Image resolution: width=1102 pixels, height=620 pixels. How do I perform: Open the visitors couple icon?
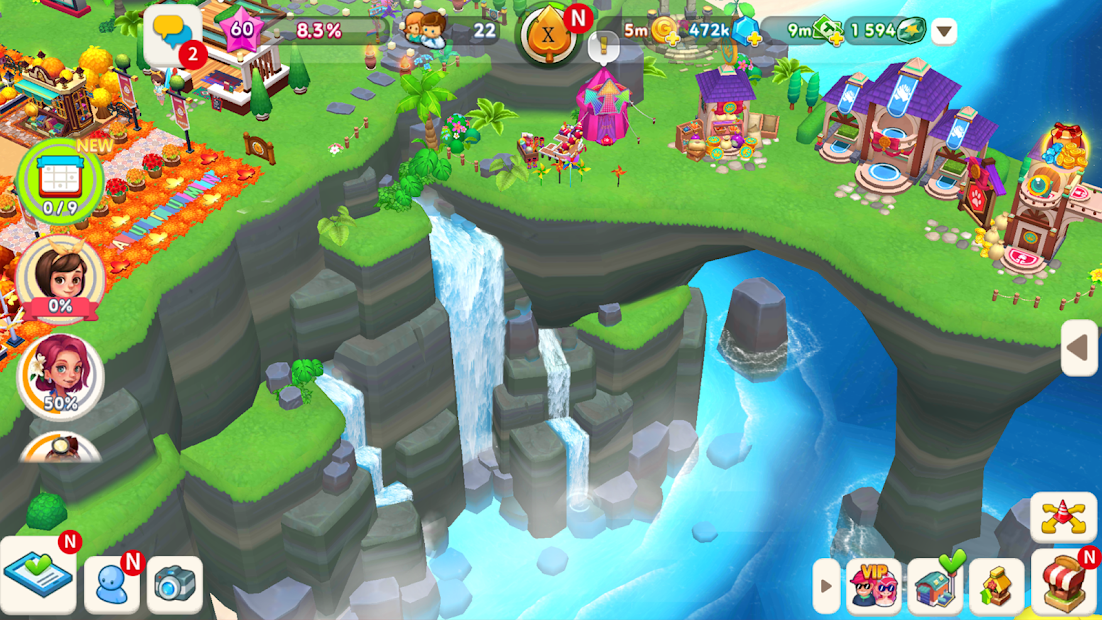pyautogui.click(x=424, y=30)
